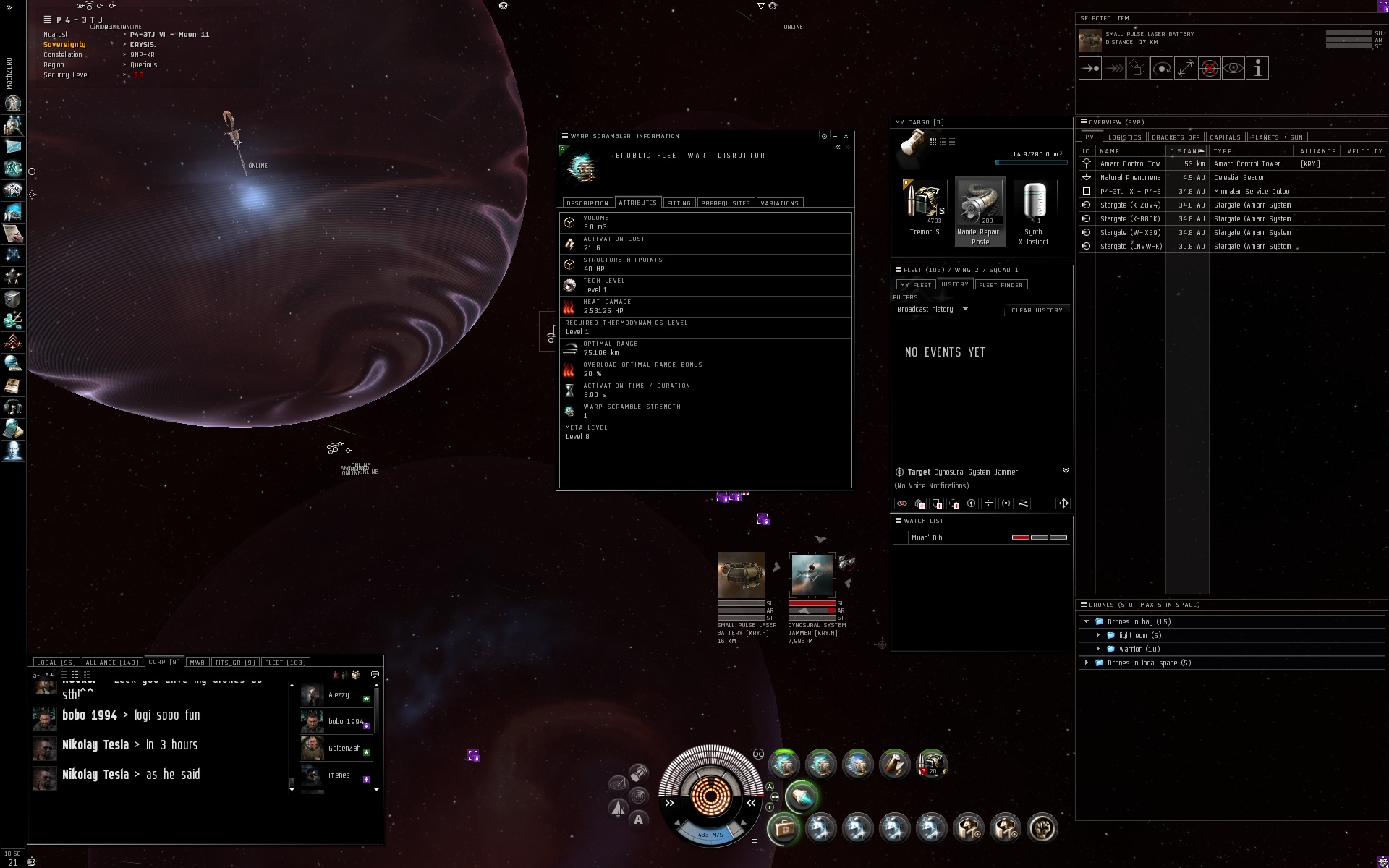1389x868 pixels.
Task: Select the Prerequisites tab
Action: [726, 203]
